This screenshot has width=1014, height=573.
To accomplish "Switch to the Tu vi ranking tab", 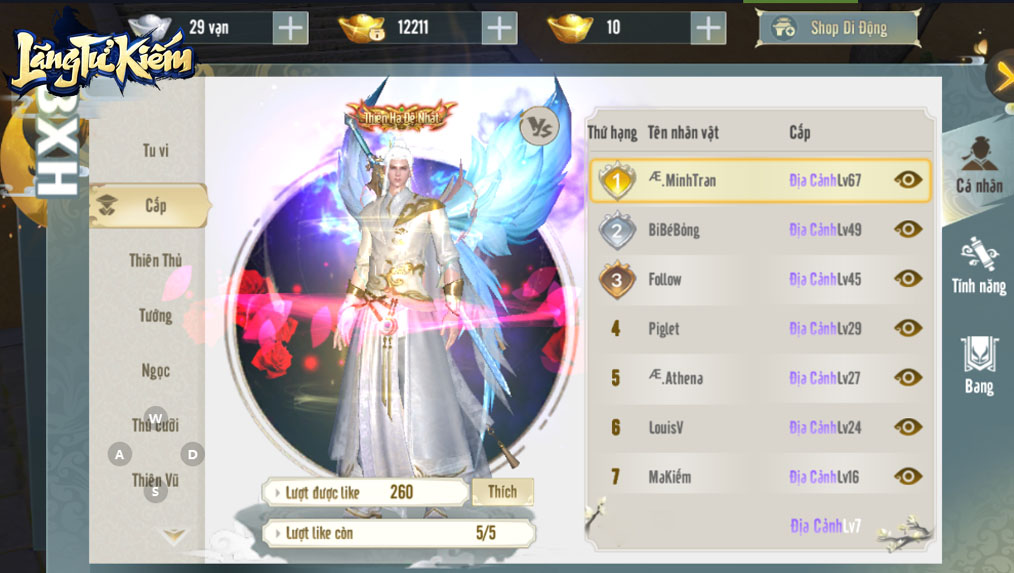I will 155,151.
